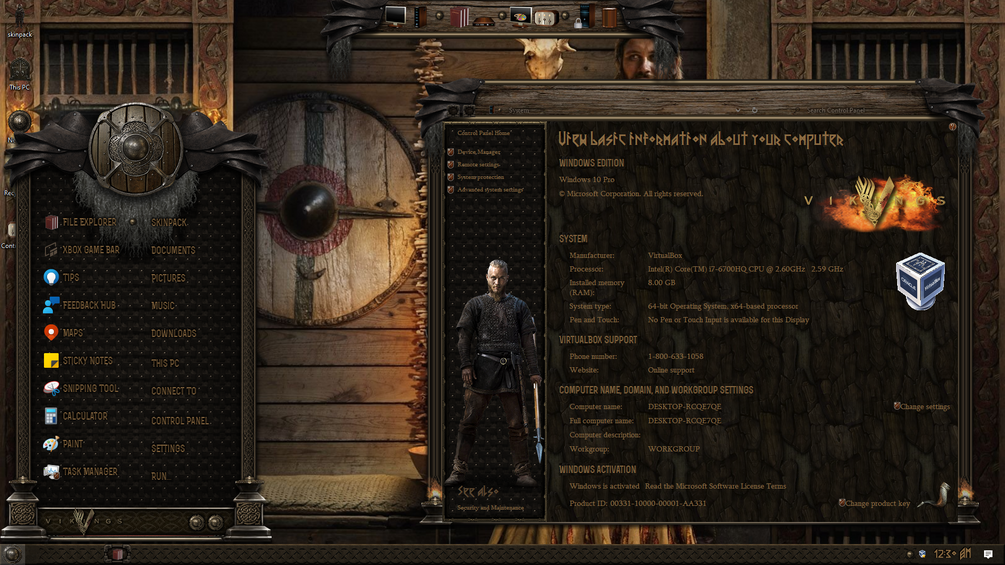The height and width of the screenshot is (565, 1005).
Task: Select Paint in the start menu
Action: click(73, 444)
